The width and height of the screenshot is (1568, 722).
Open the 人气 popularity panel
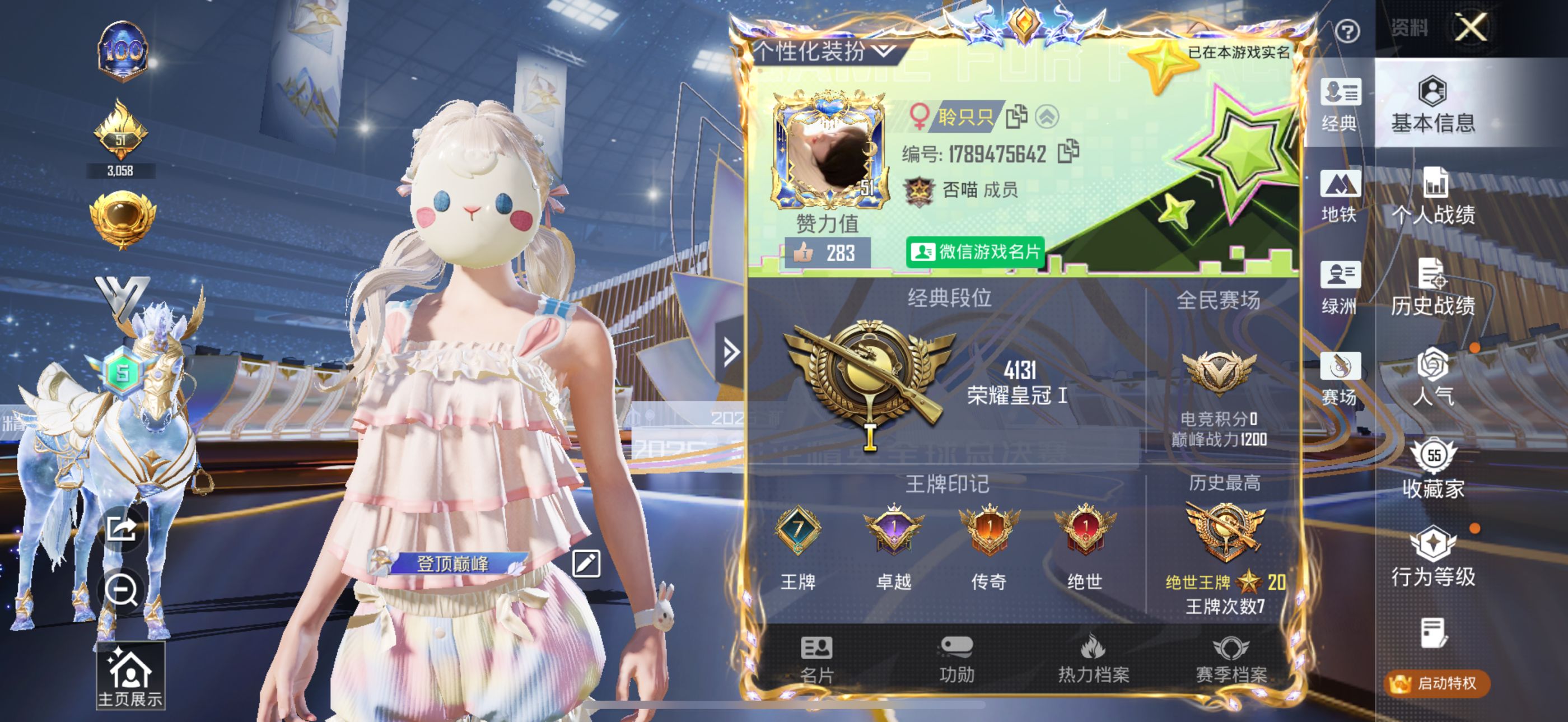click(x=1434, y=380)
